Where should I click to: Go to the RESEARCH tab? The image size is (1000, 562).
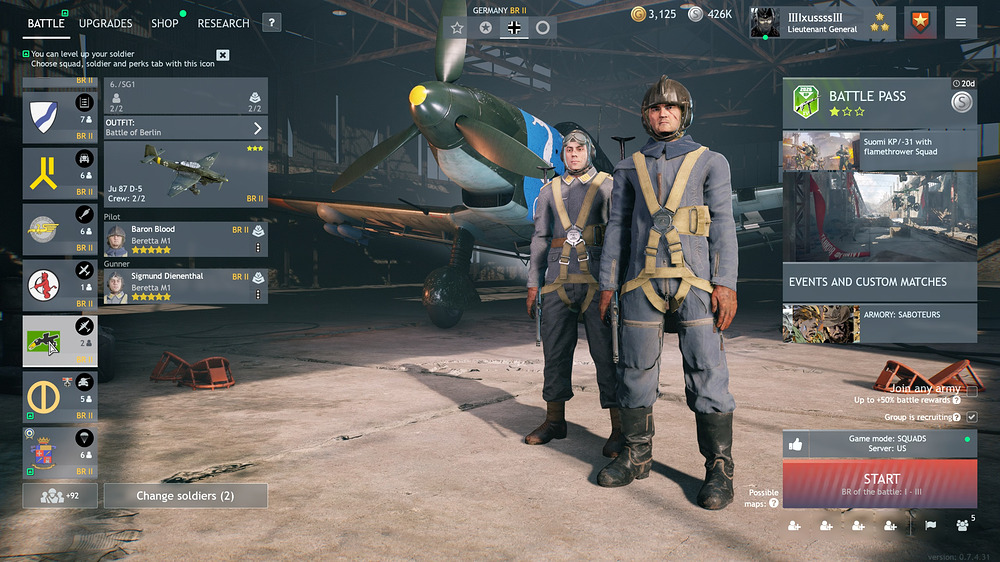pyautogui.click(x=223, y=23)
